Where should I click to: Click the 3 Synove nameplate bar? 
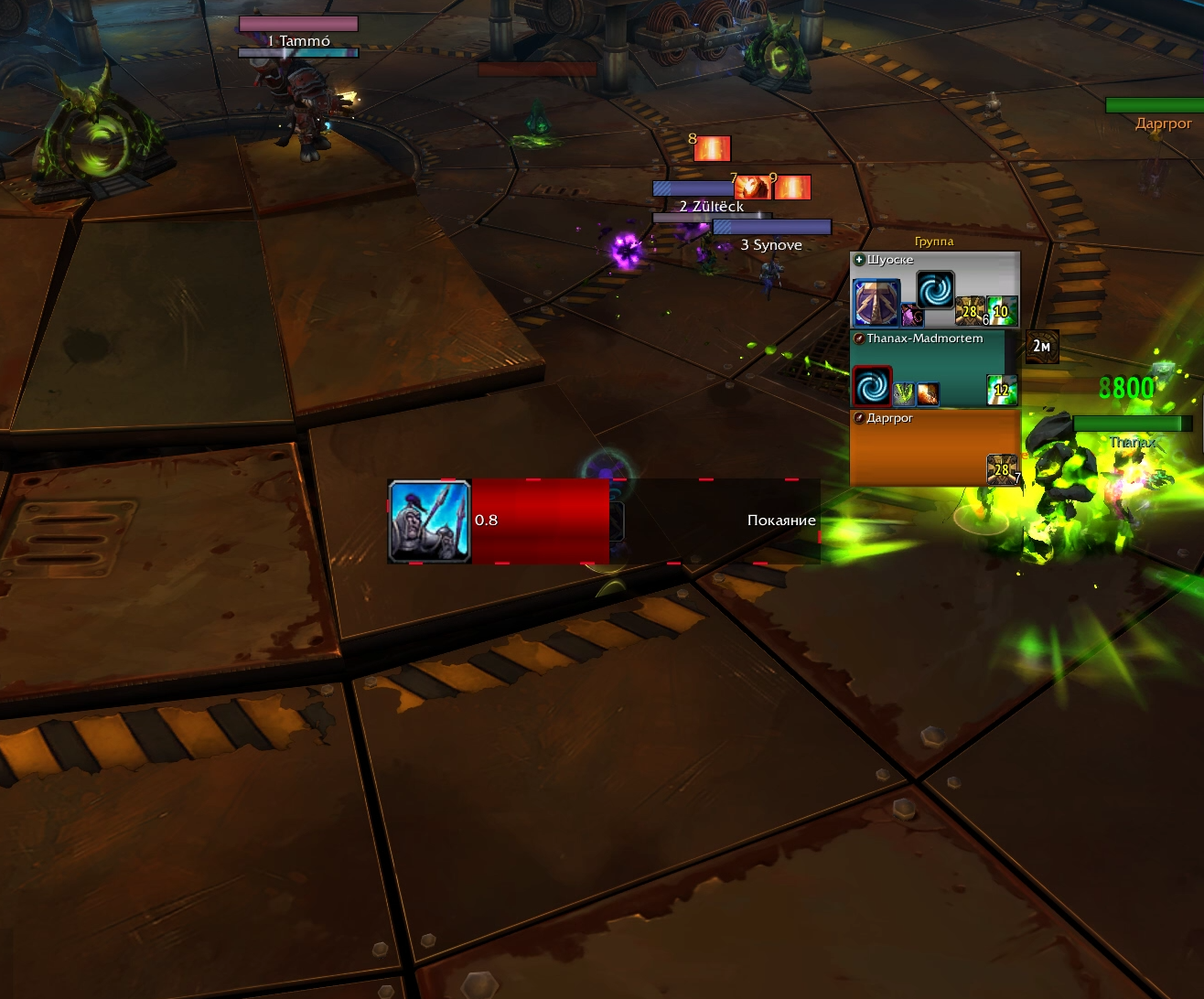(771, 227)
